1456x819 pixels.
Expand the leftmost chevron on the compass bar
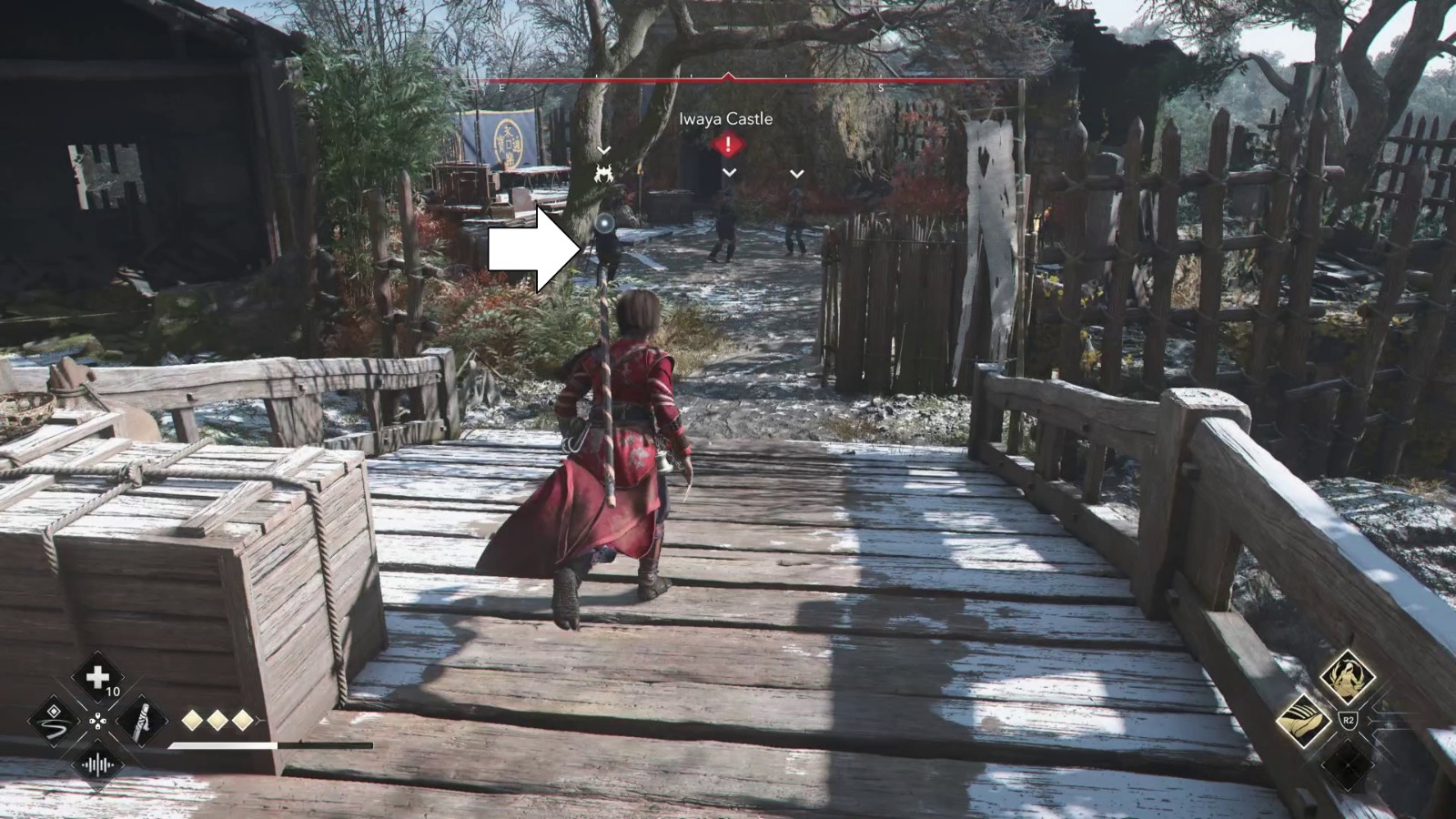[x=602, y=149]
